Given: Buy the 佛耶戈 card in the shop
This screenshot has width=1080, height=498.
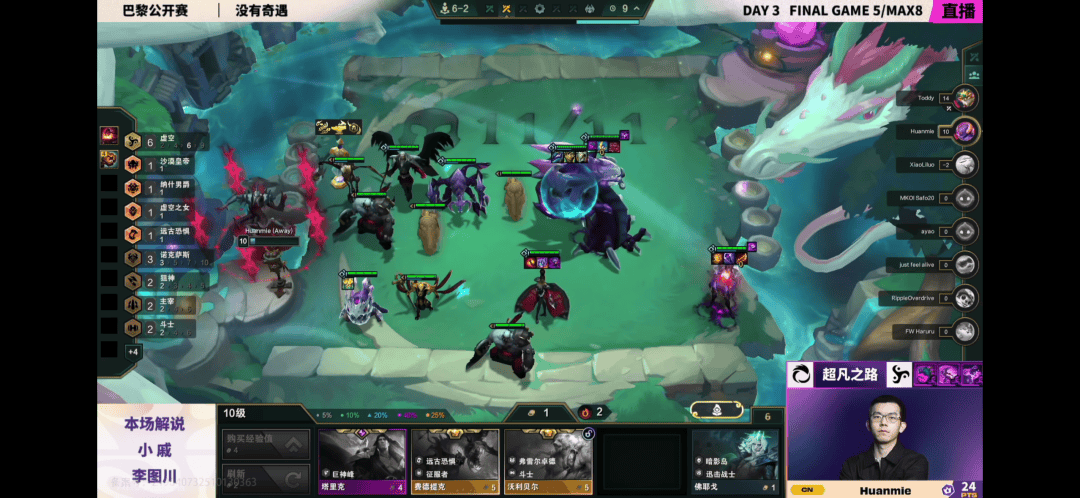Looking at the screenshot, I should (735, 459).
